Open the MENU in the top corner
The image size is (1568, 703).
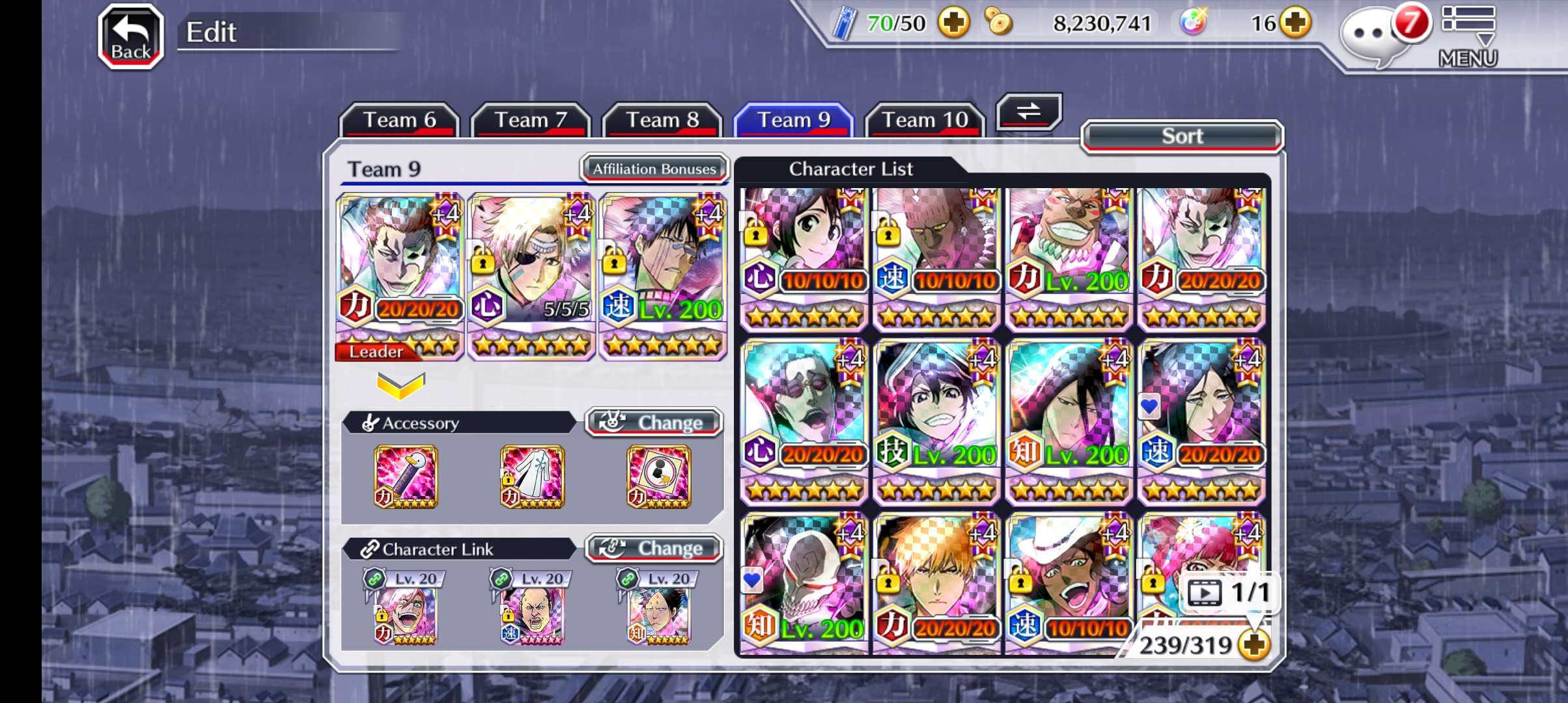pyautogui.click(x=1468, y=36)
